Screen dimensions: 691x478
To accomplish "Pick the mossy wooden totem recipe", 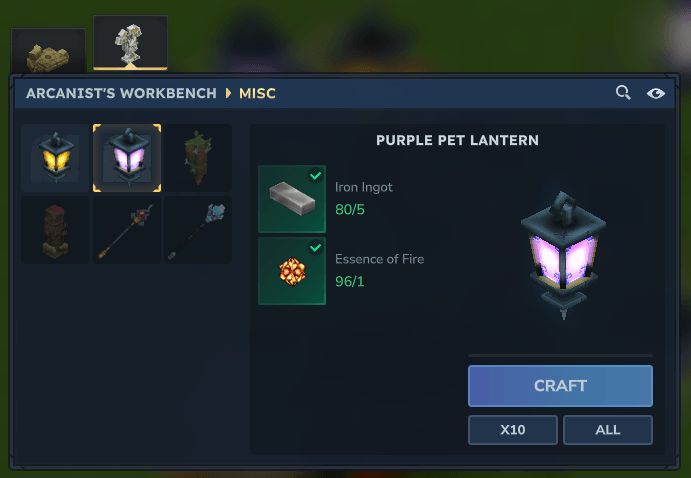I will coord(198,158).
